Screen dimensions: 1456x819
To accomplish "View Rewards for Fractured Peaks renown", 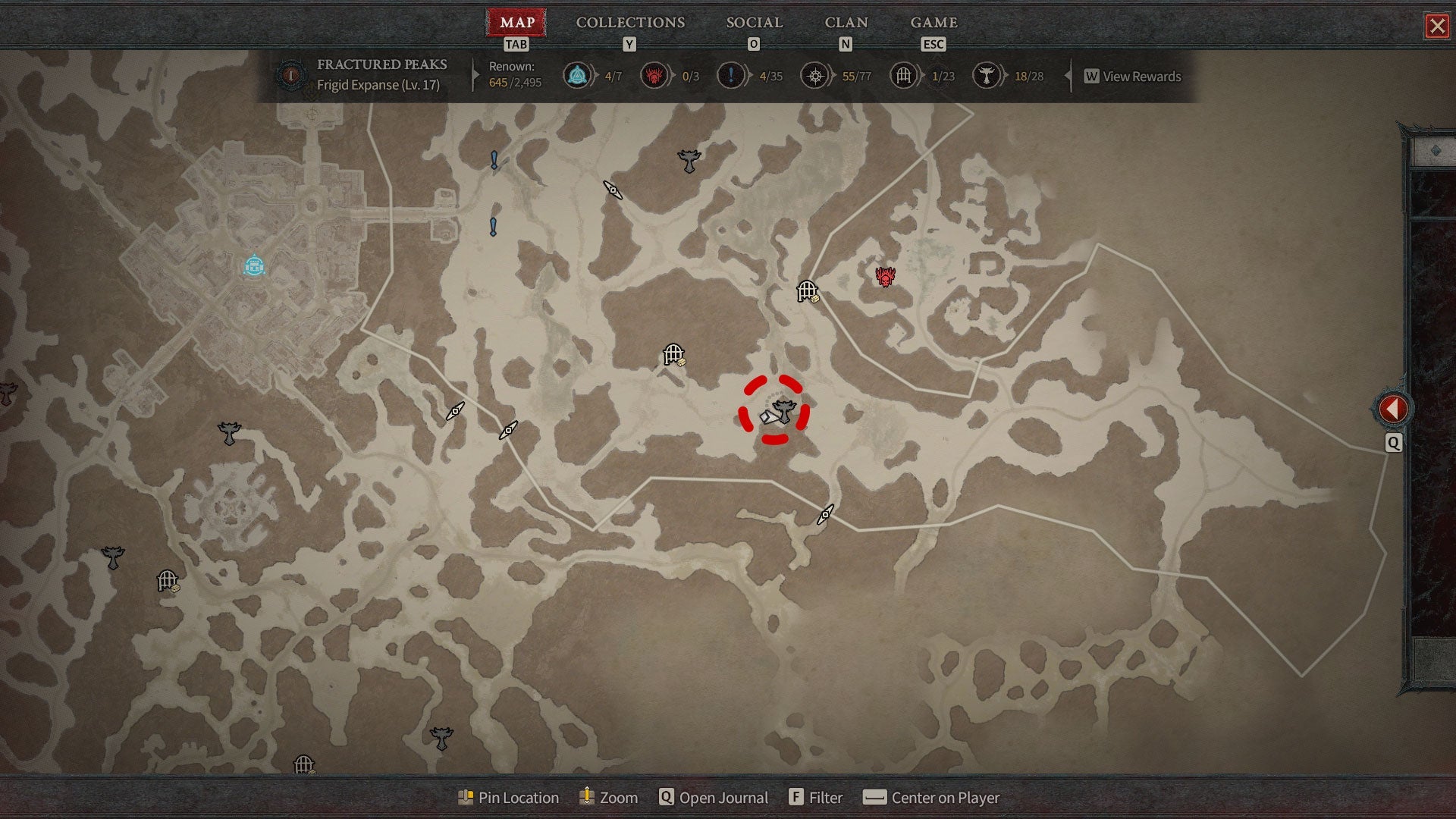I will [1133, 77].
